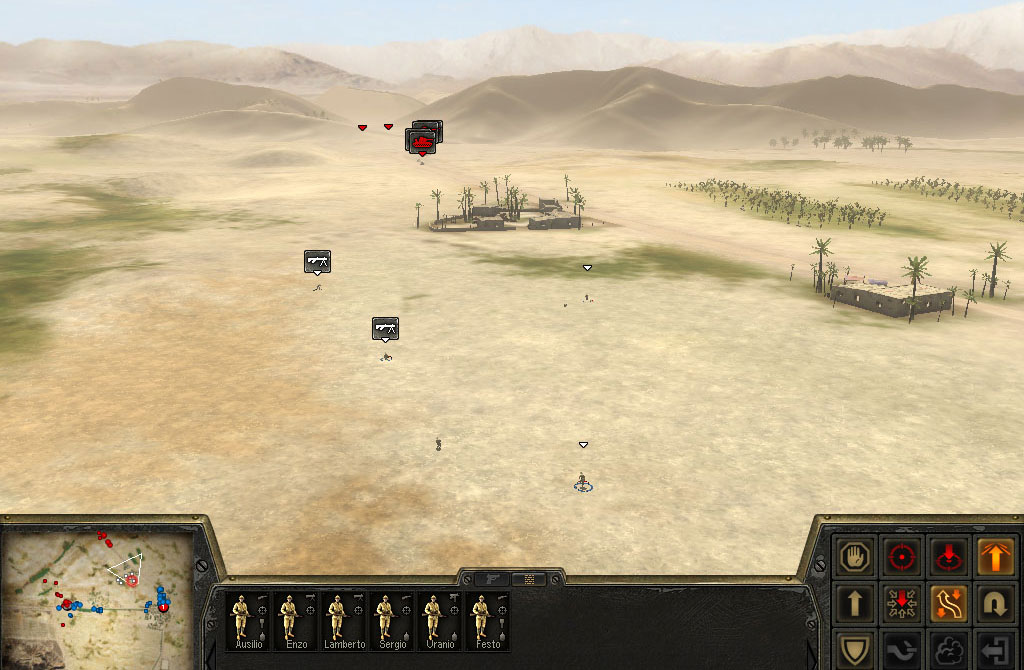Viewport: 1024px width, 670px height.
Task: Click the smoke cloud command button
Action: coord(947,650)
